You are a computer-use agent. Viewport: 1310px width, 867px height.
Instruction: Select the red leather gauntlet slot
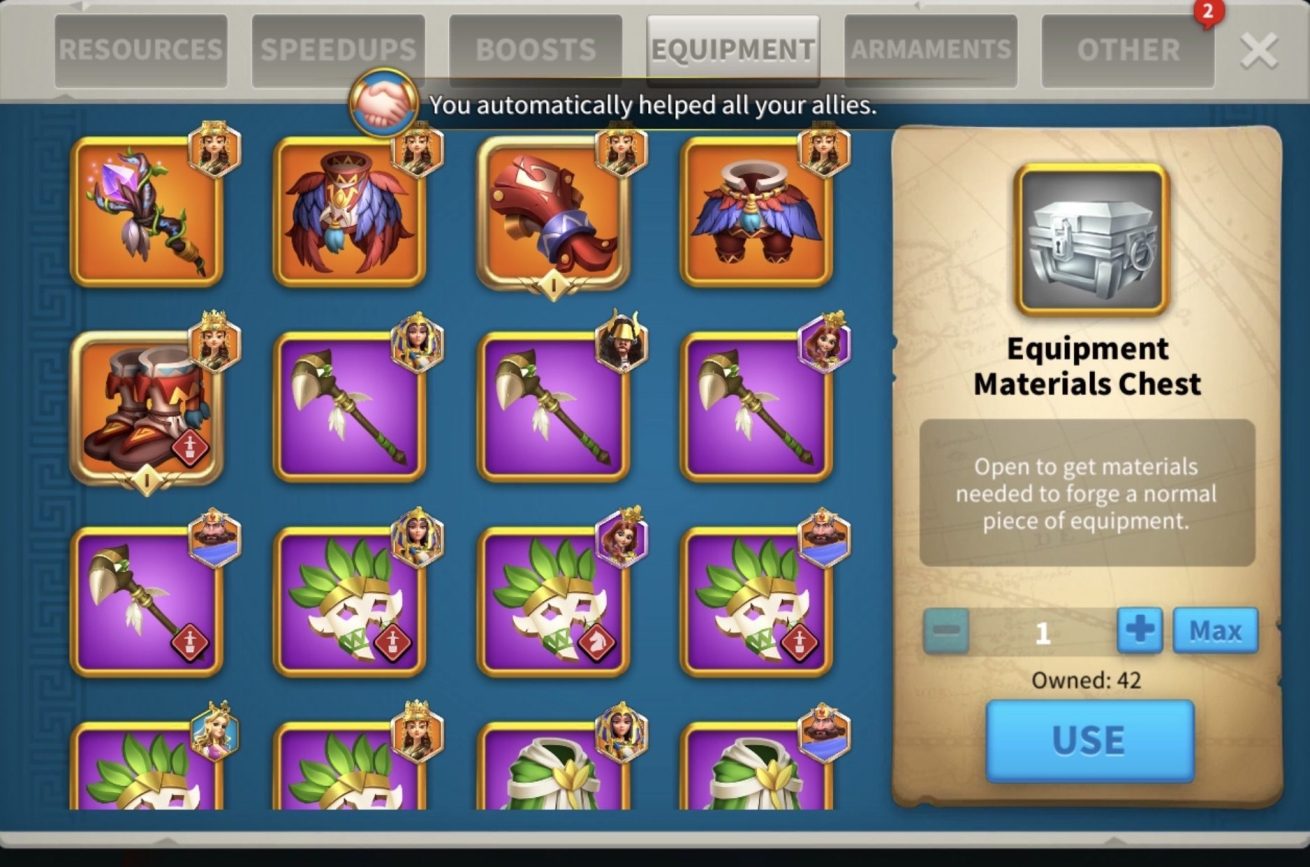(553, 212)
